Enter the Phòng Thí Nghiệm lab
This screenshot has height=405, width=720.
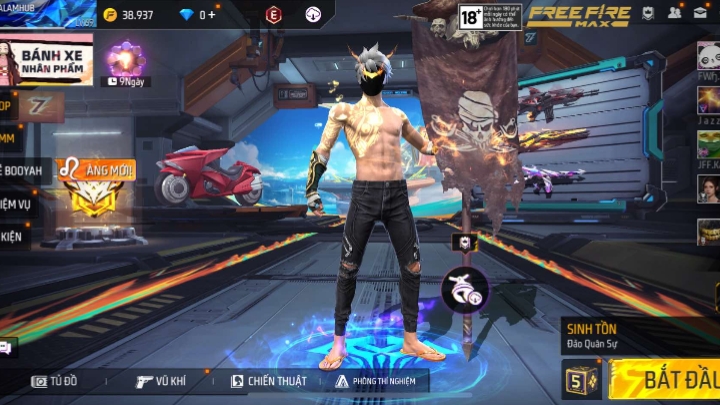tap(377, 381)
